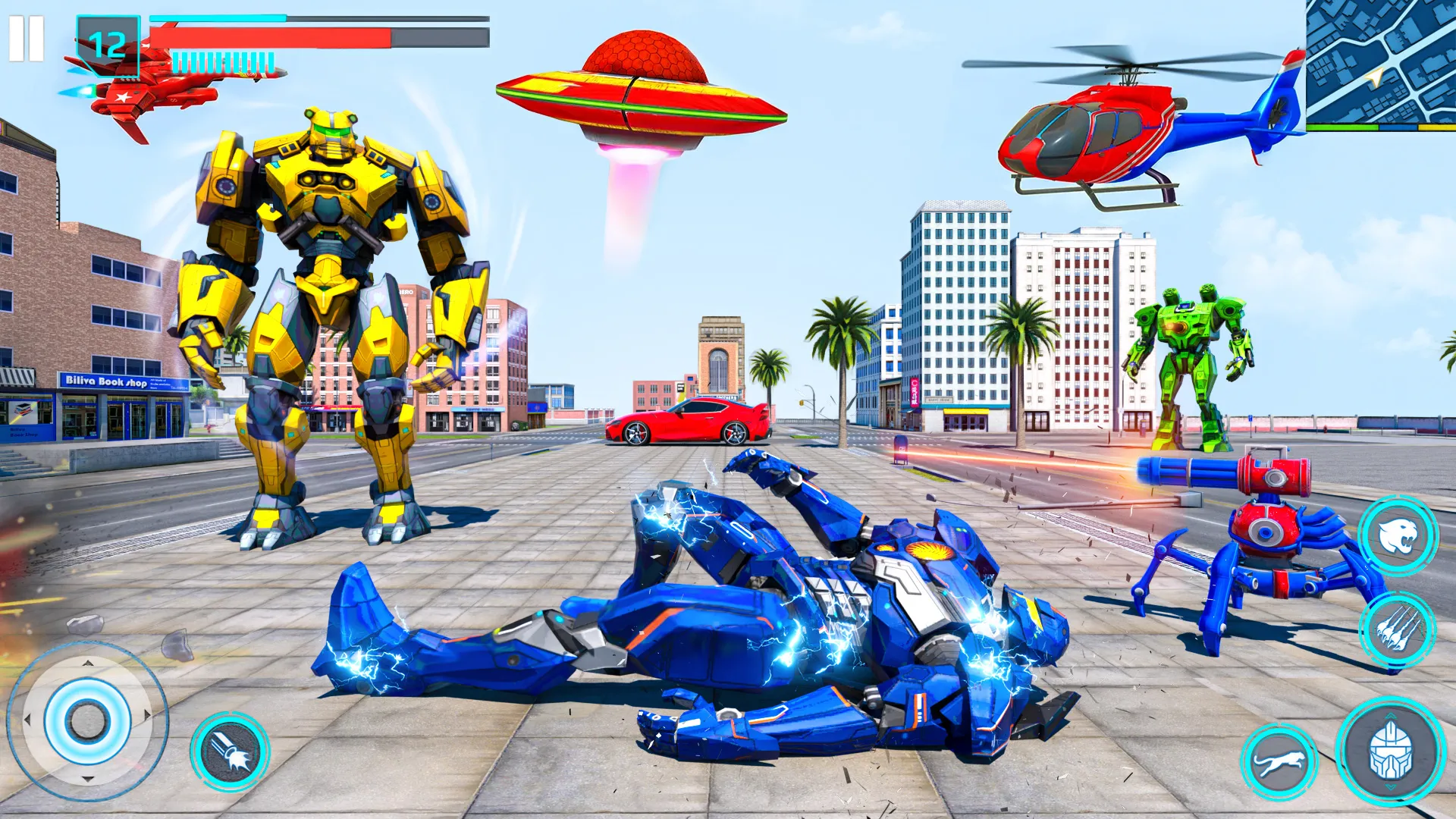Click the up chevron above the transform button
1456x819 pixels.
[x=1389, y=716]
